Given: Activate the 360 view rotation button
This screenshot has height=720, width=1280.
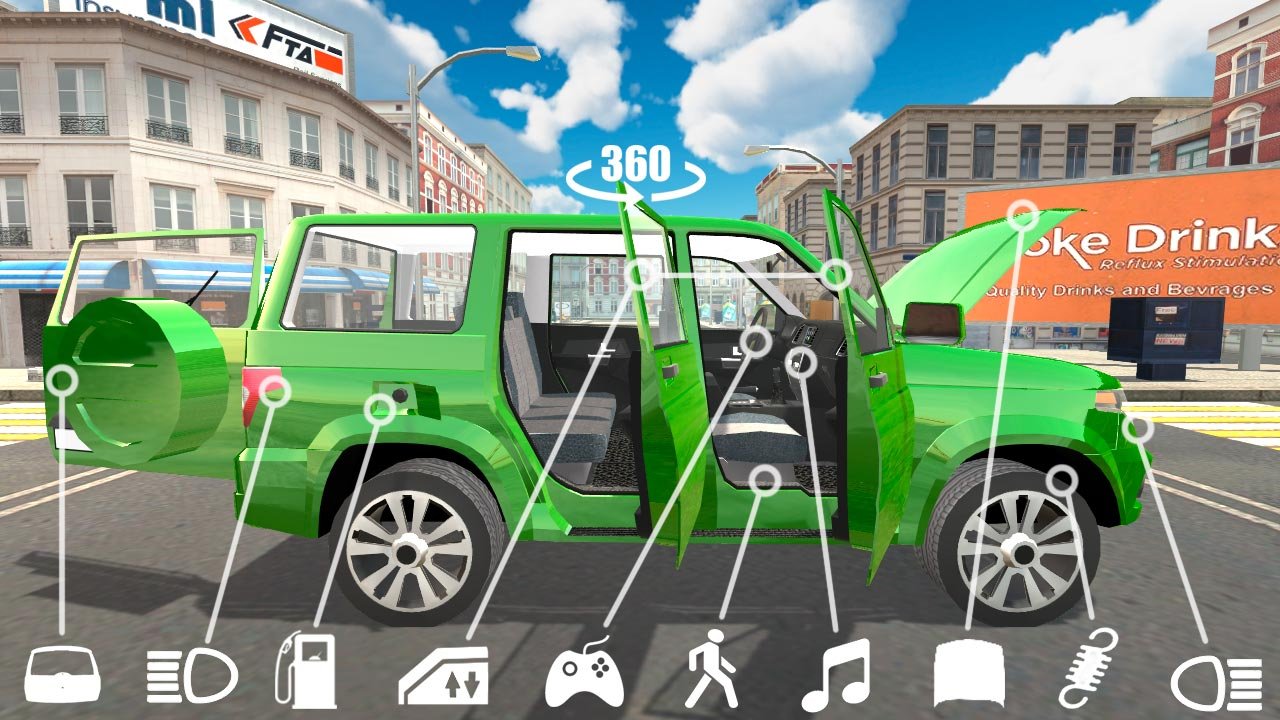Looking at the screenshot, I should [x=635, y=170].
